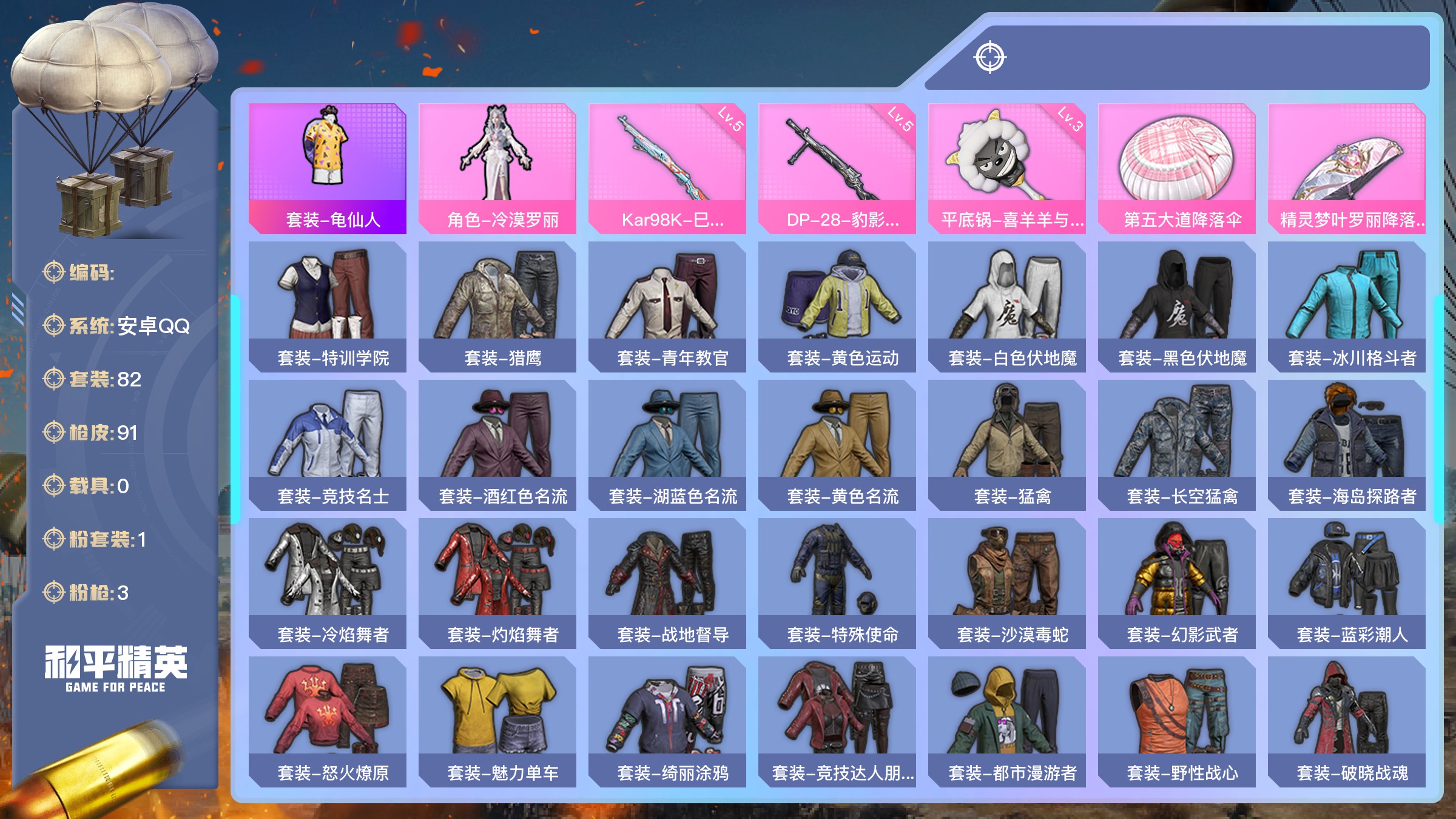Select the 精灵梦叶罗丽 glider tile
The width and height of the screenshot is (1456, 819).
click(1347, 168)
